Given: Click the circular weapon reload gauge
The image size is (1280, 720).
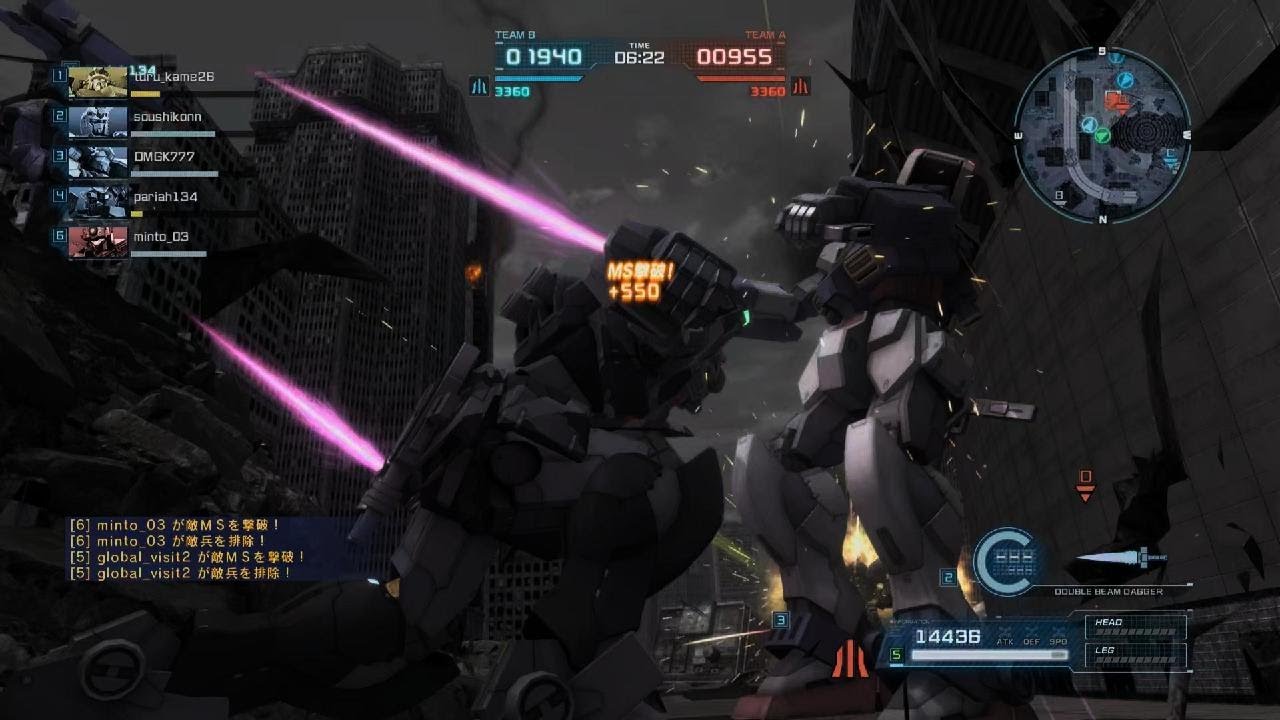Looking at the screenshot, I should 1007,560.
